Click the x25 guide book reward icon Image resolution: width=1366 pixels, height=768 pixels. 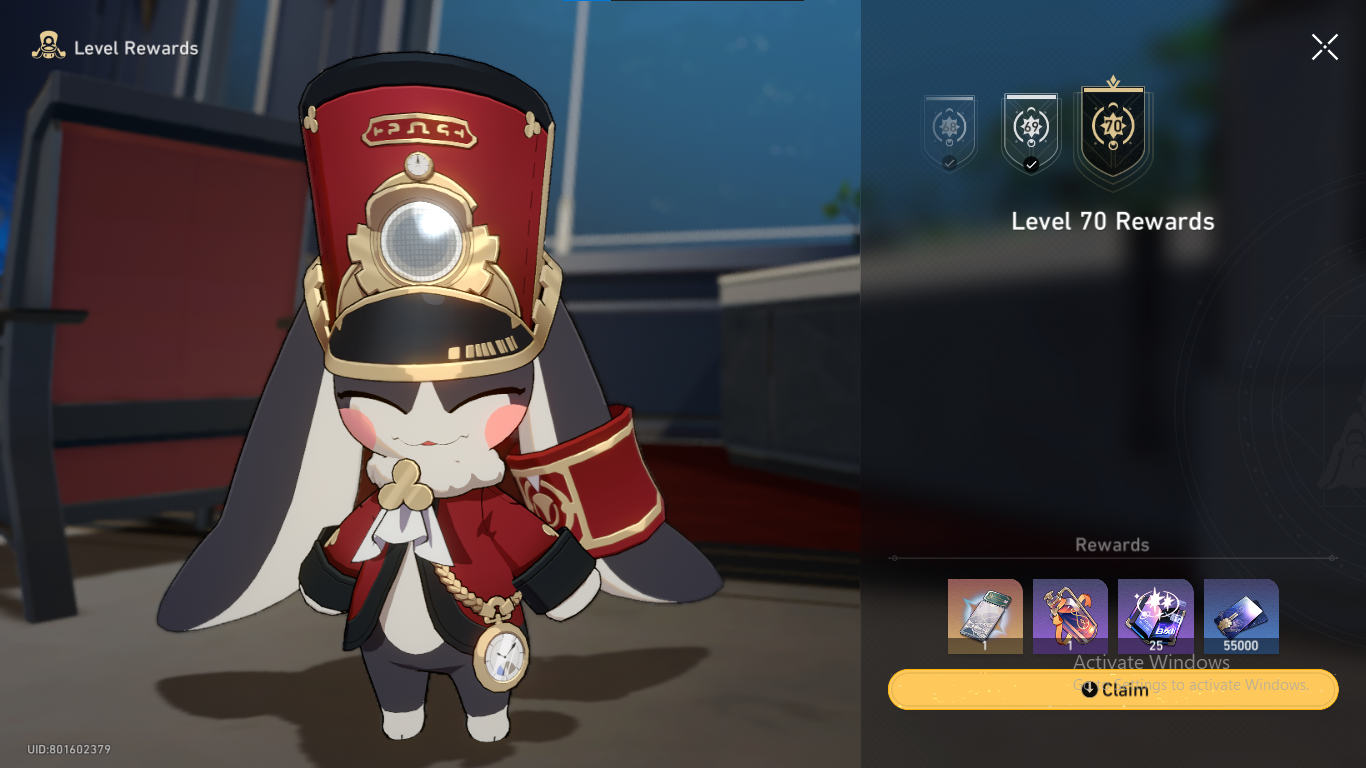1155,616
